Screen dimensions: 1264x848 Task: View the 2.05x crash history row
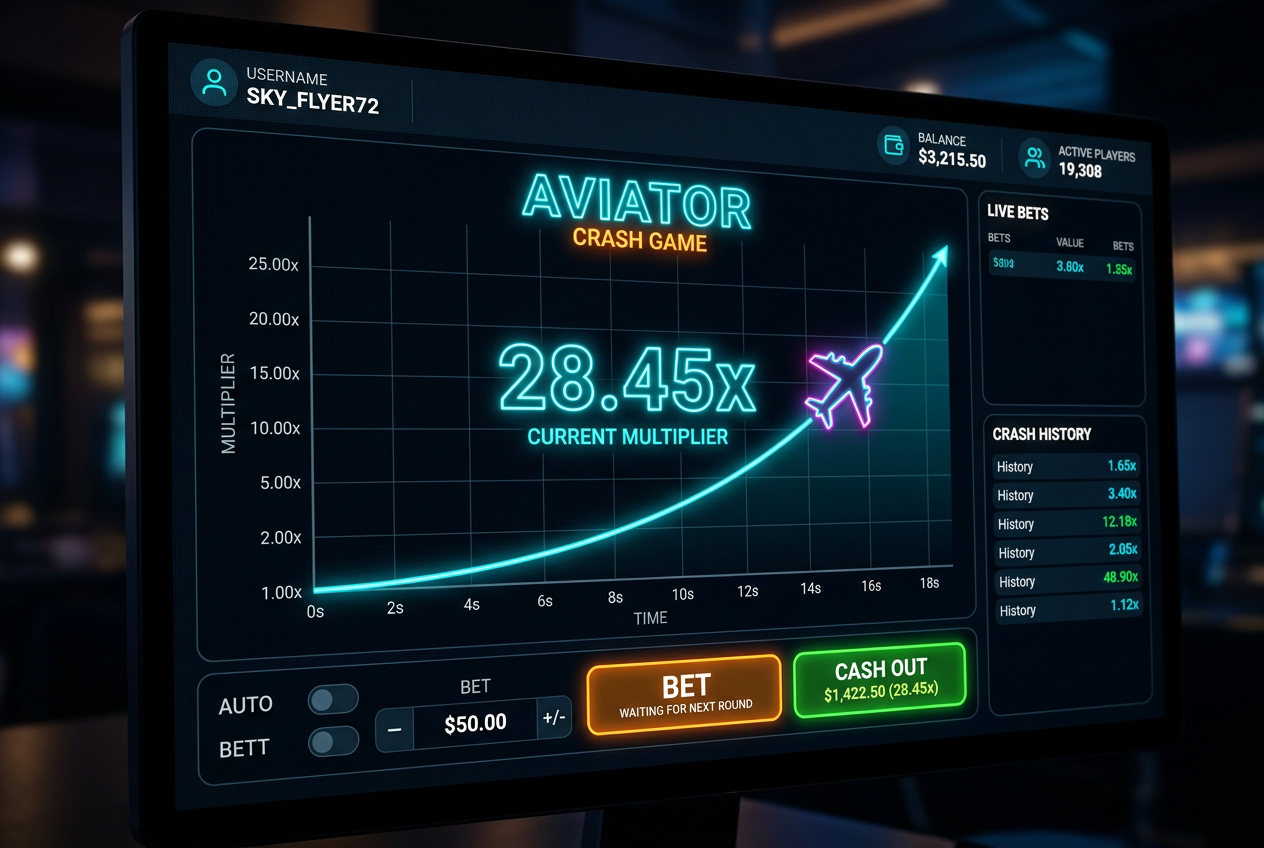click(x=1067, y=552)
